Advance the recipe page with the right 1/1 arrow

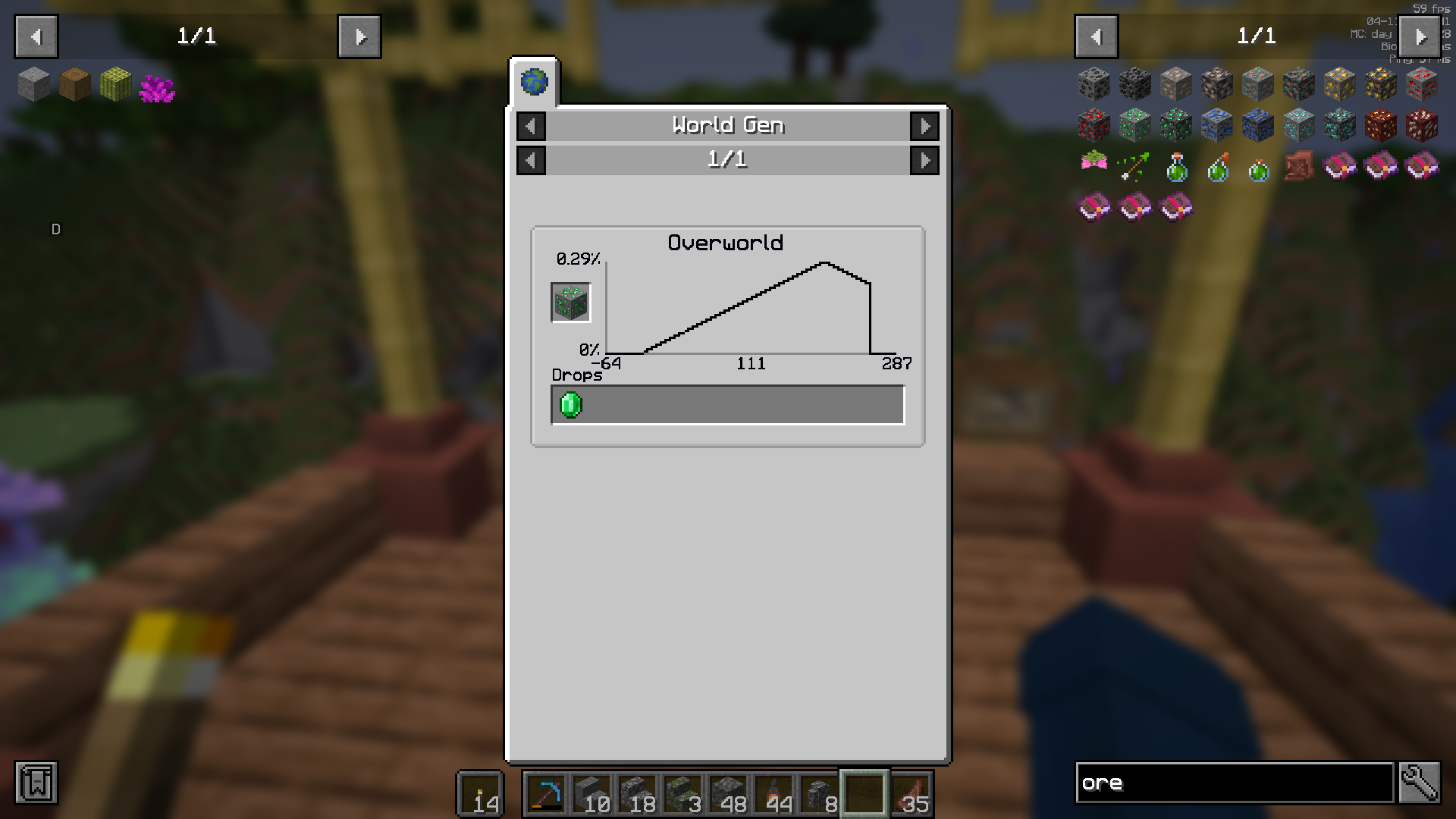click(924, 160)
